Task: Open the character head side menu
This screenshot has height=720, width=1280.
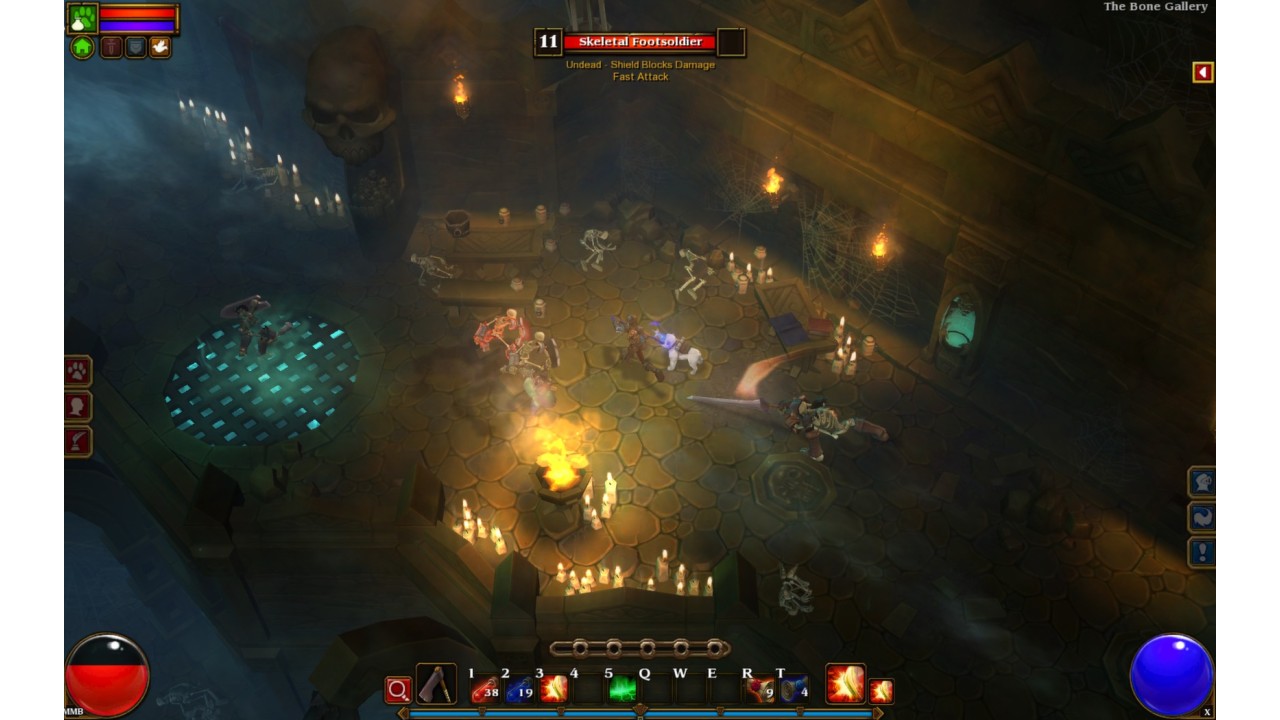Action: tap(78, 406)
